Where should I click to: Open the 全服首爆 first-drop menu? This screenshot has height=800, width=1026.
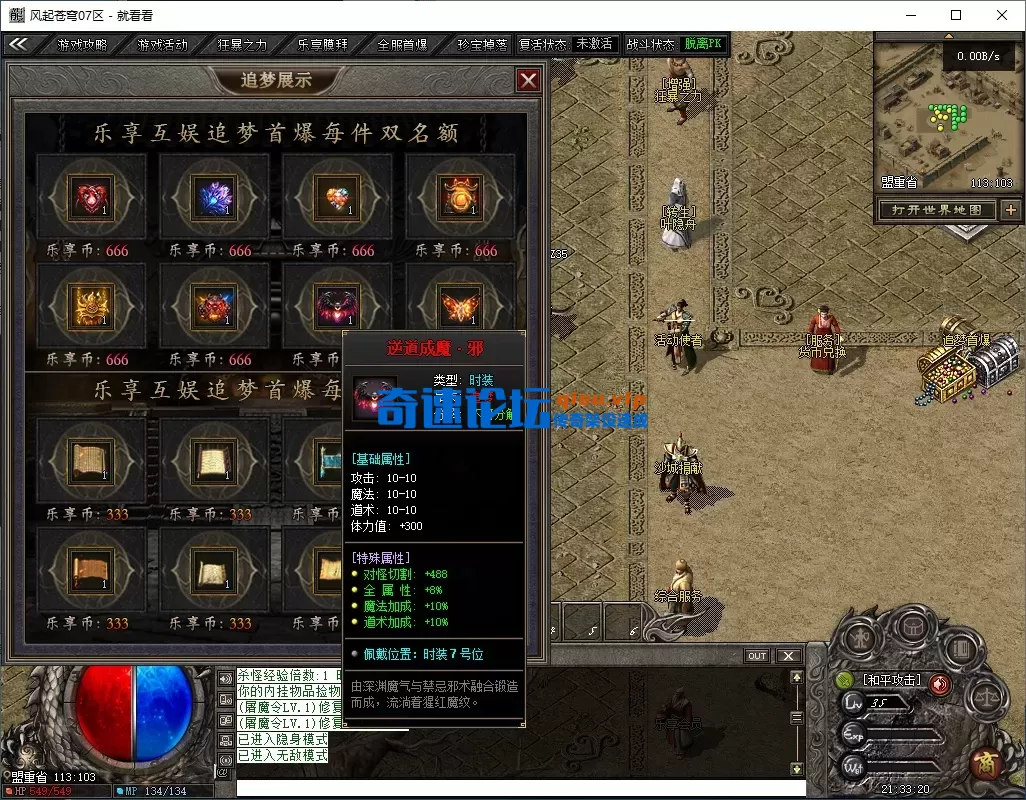pyautogui.click(x=402, y=45)
